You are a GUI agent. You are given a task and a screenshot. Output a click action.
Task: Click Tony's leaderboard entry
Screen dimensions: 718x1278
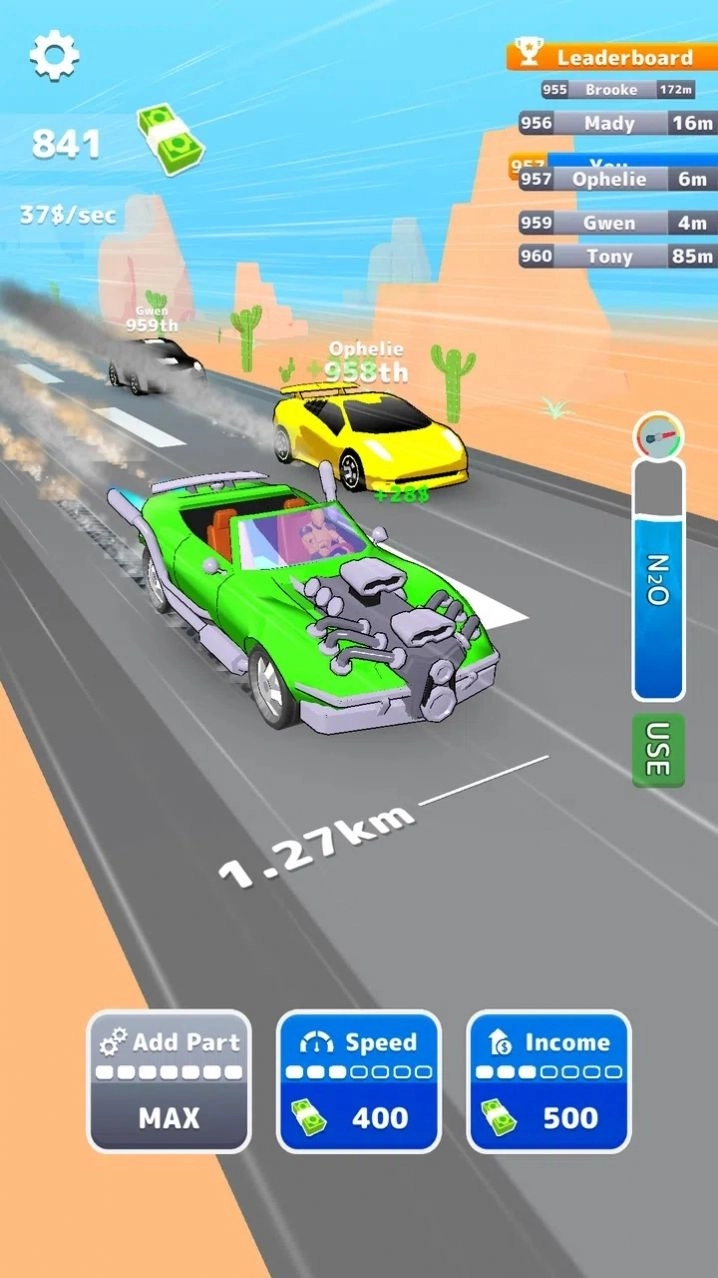tap(618, 256)
